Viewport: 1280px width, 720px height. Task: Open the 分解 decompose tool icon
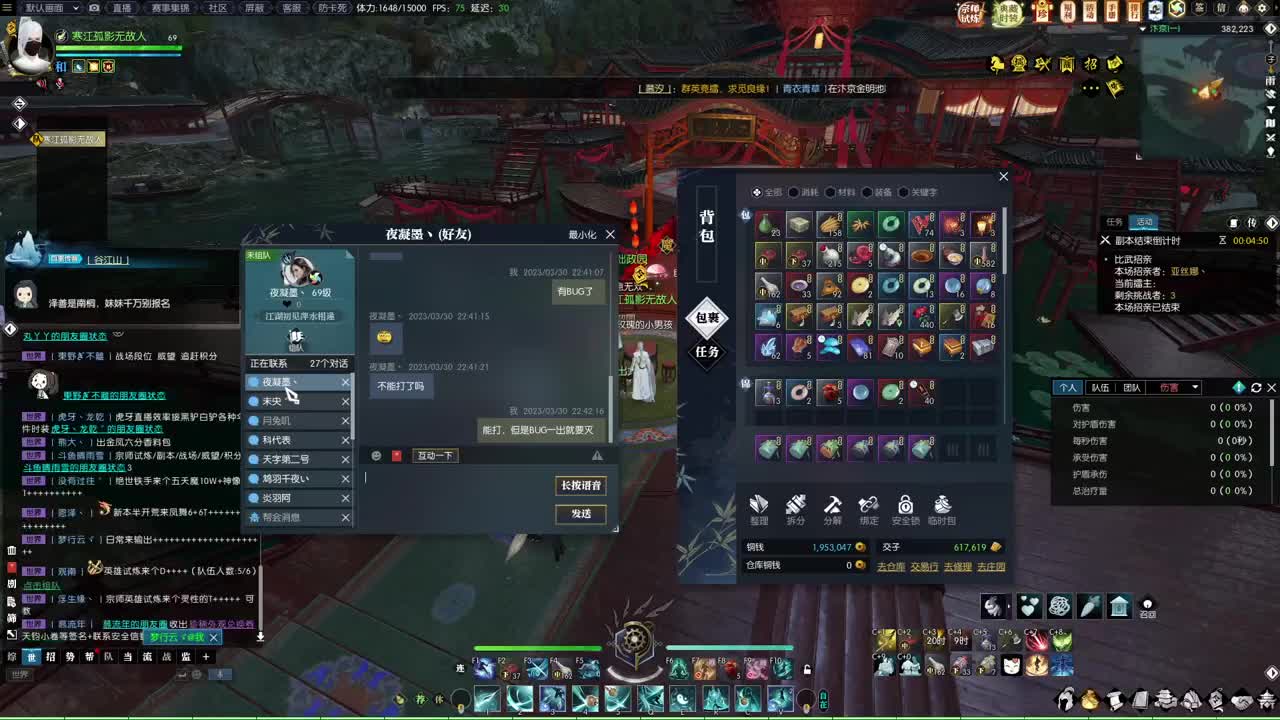[x=831, y=512]
